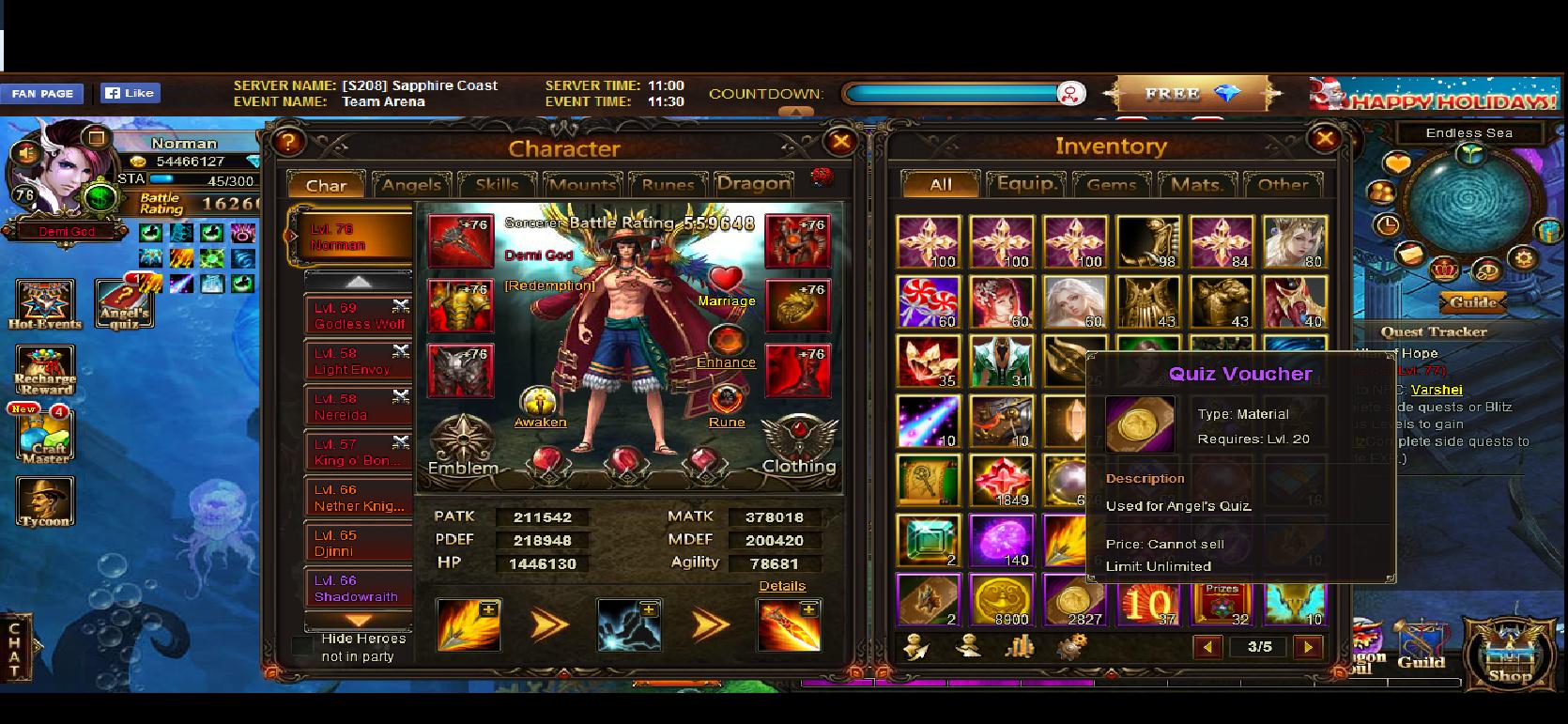Switch to the Angels tab
The image size is (1568, 724).
[x=411, y=185]
